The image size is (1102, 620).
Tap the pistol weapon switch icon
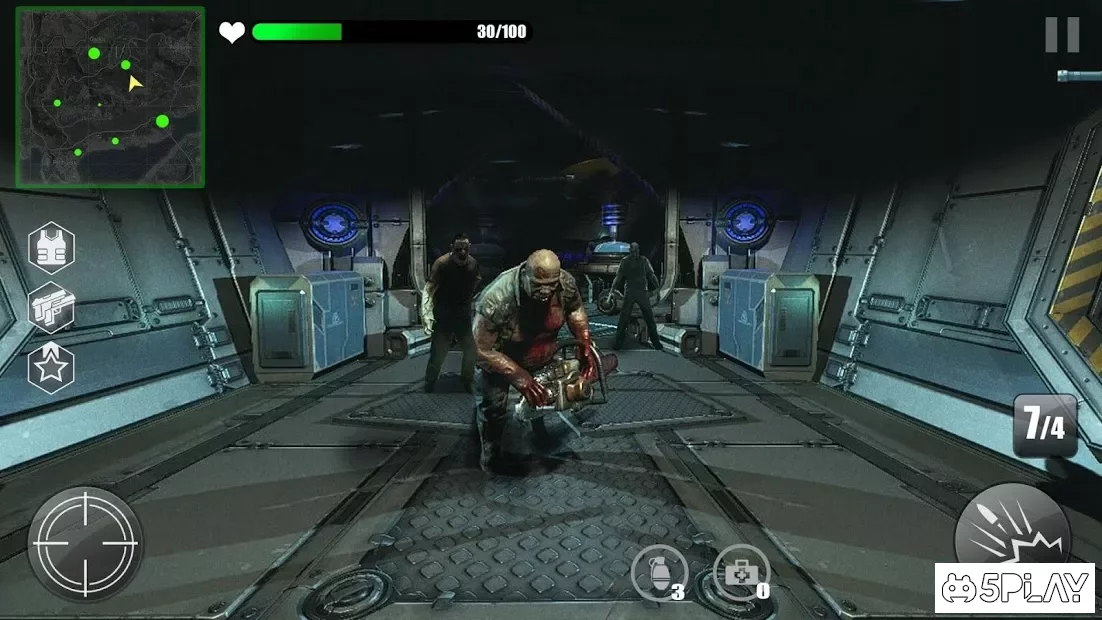(x=51, y=308)
